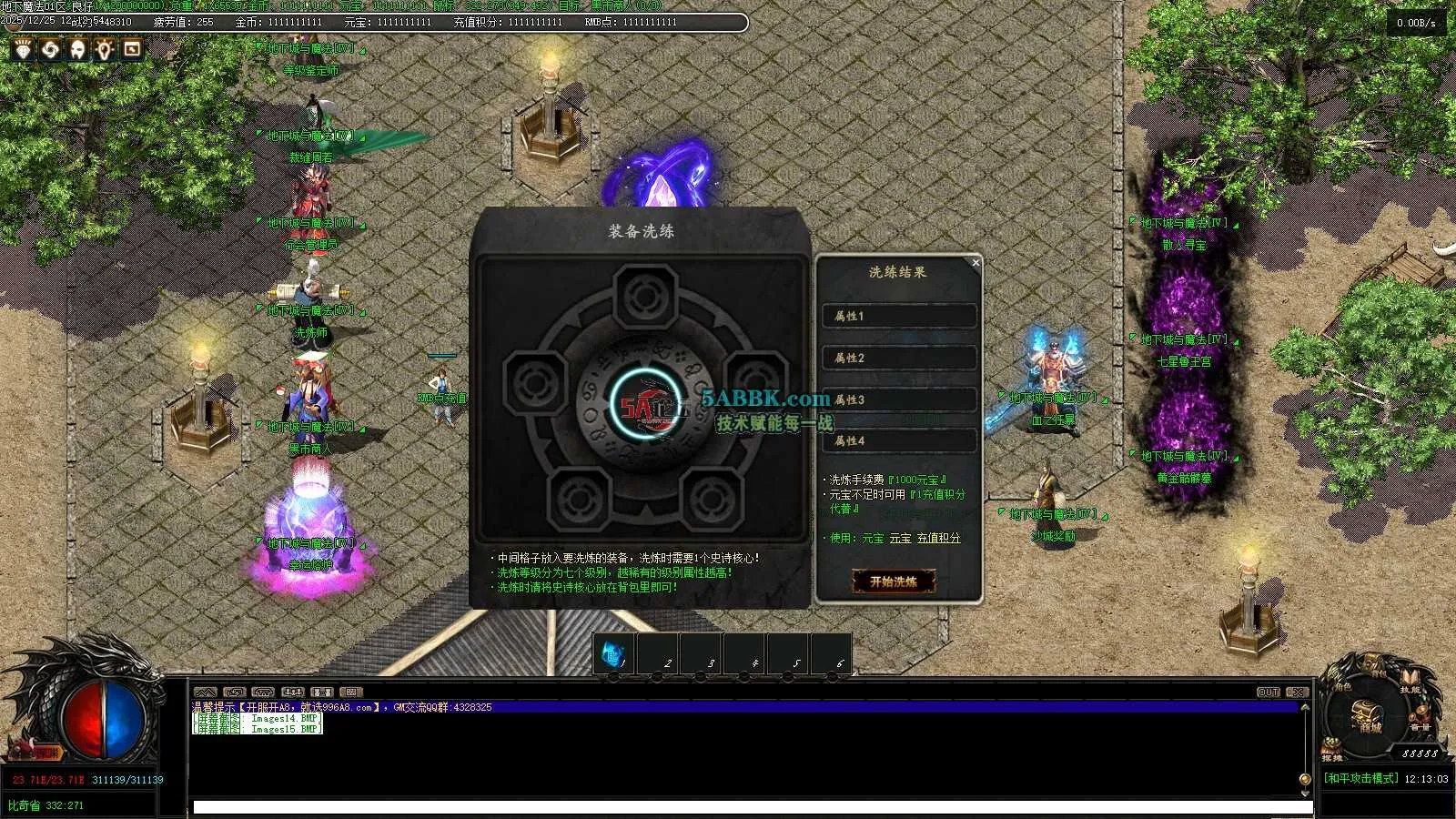Click the swirl vortex icon
Viewport: 1456px width, 819px height.
(x=50, y=49)
